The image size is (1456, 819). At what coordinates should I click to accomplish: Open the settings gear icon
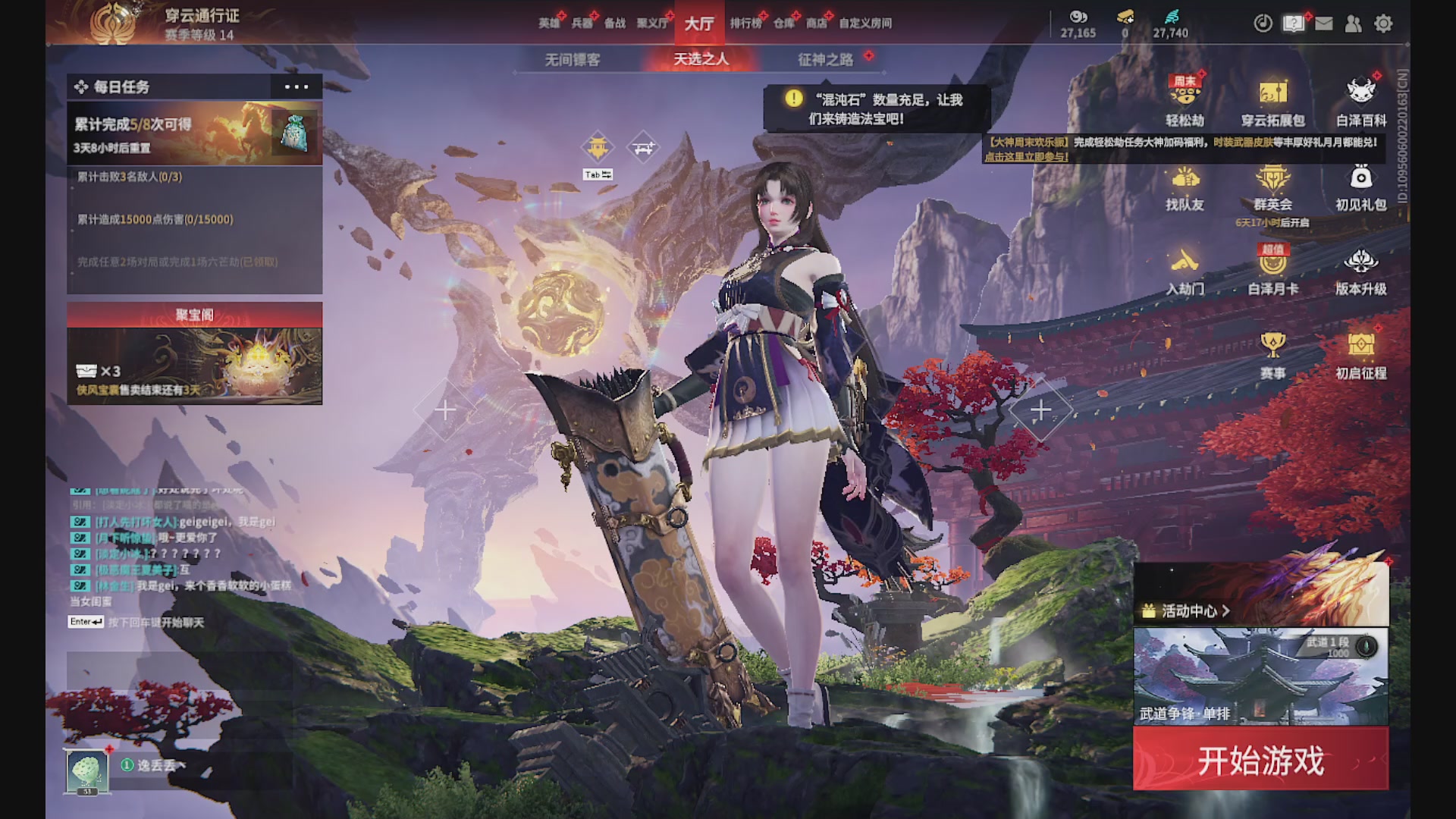(x=1385, y=24)
